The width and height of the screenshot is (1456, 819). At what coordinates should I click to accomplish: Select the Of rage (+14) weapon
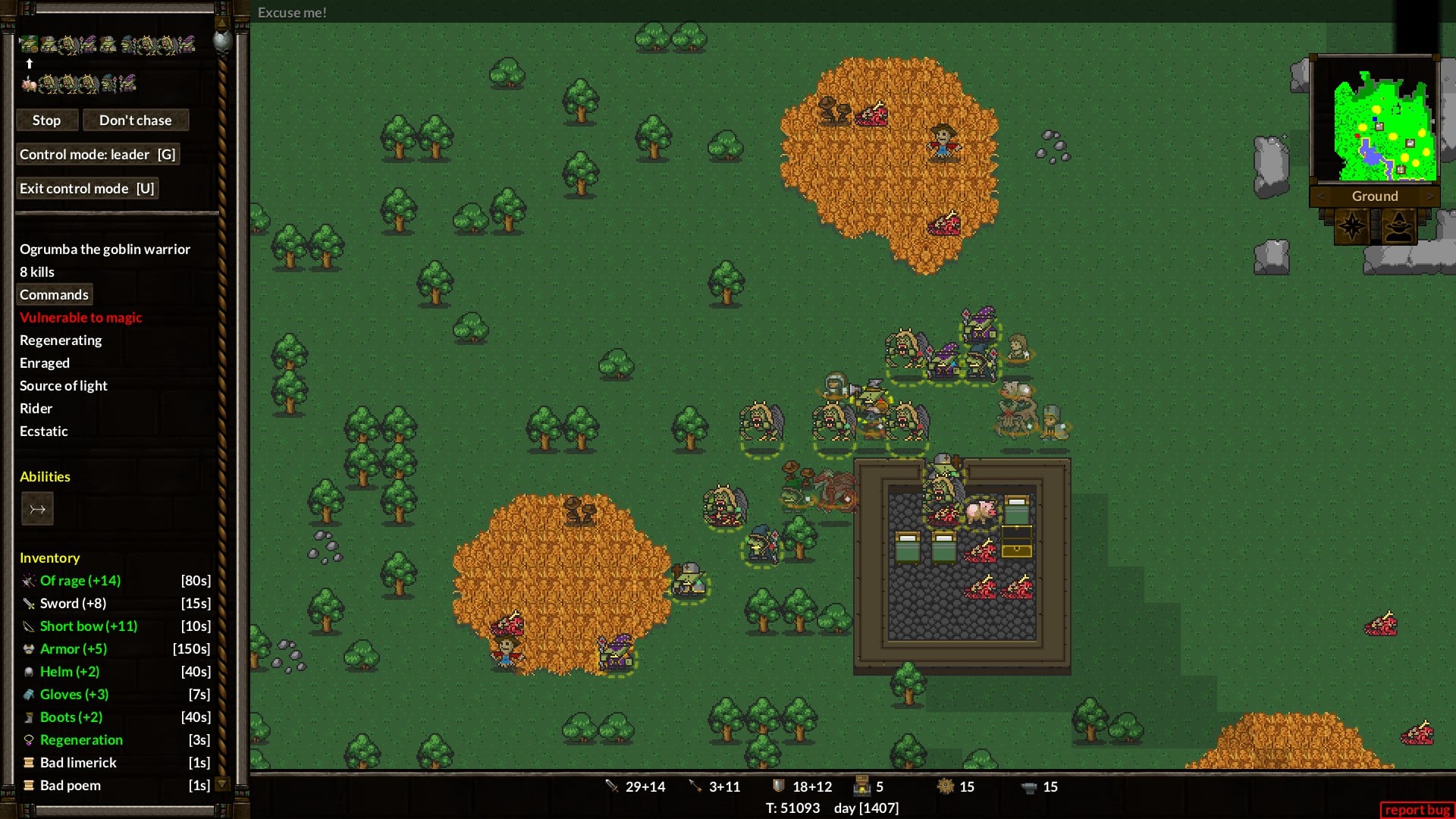point(80,581)
